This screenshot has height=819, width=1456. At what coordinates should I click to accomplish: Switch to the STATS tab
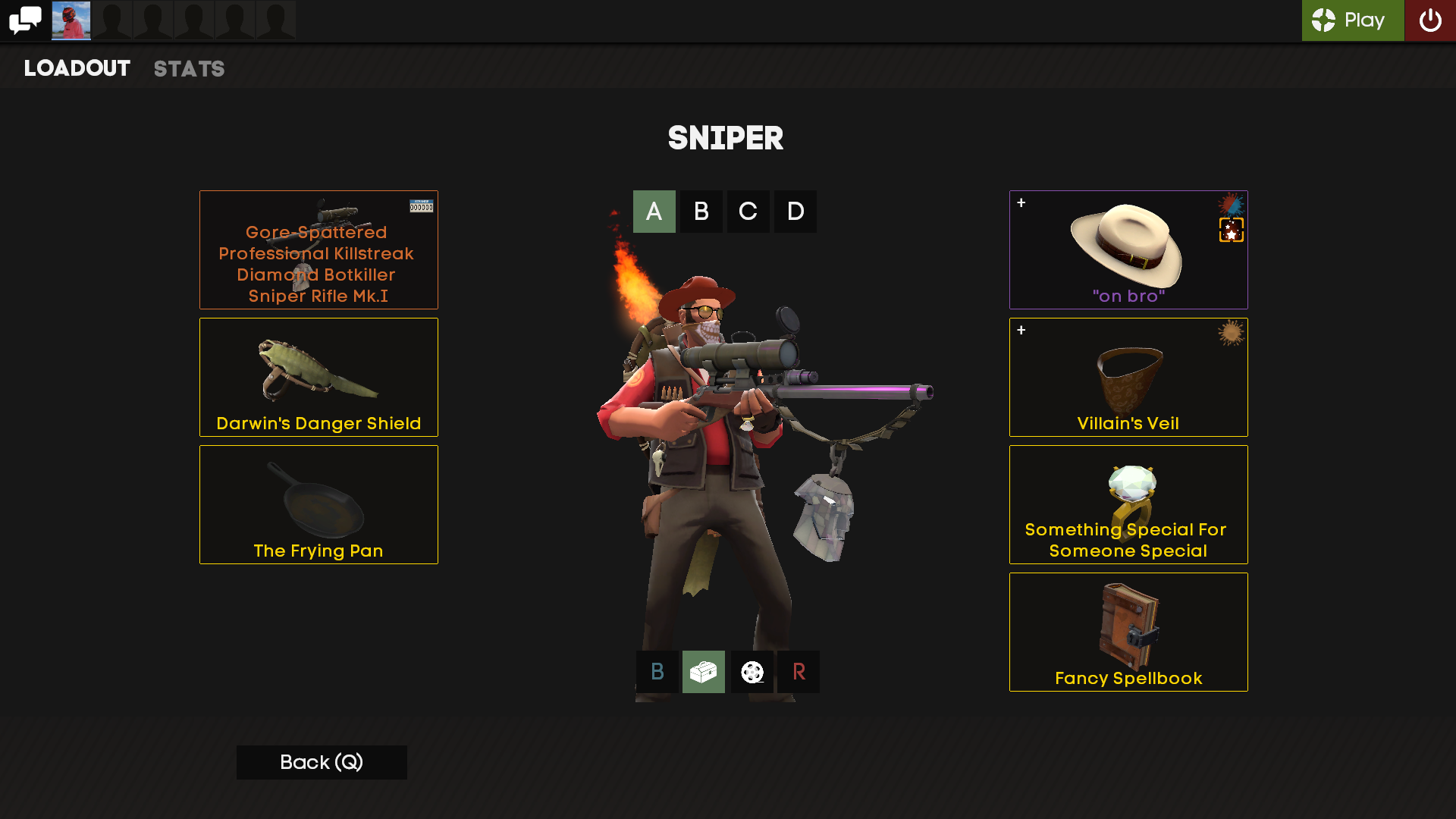click(x=189, y=68)
